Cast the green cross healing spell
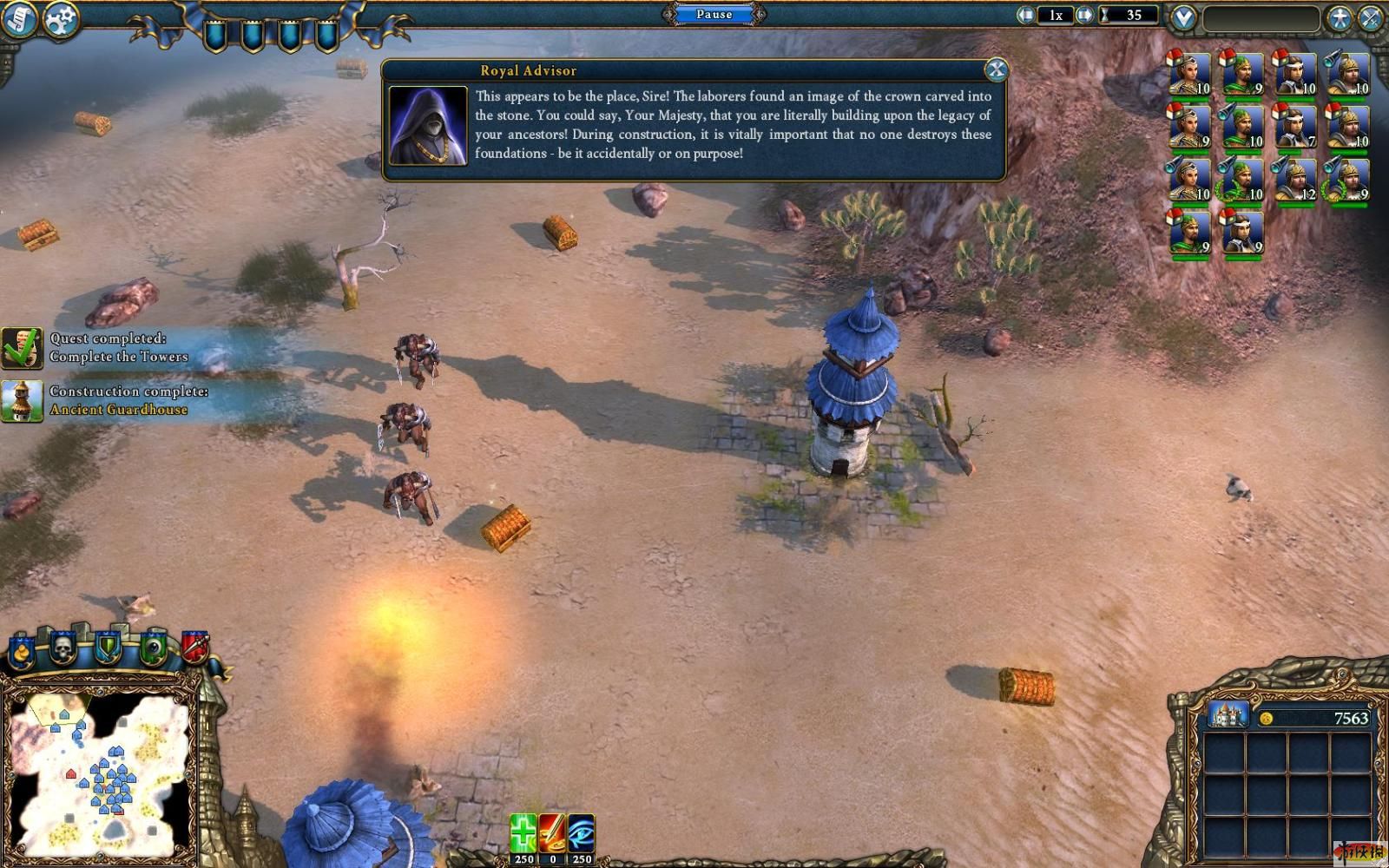The width and height of the screenshot is (1389, 868). tap(523, 833)
